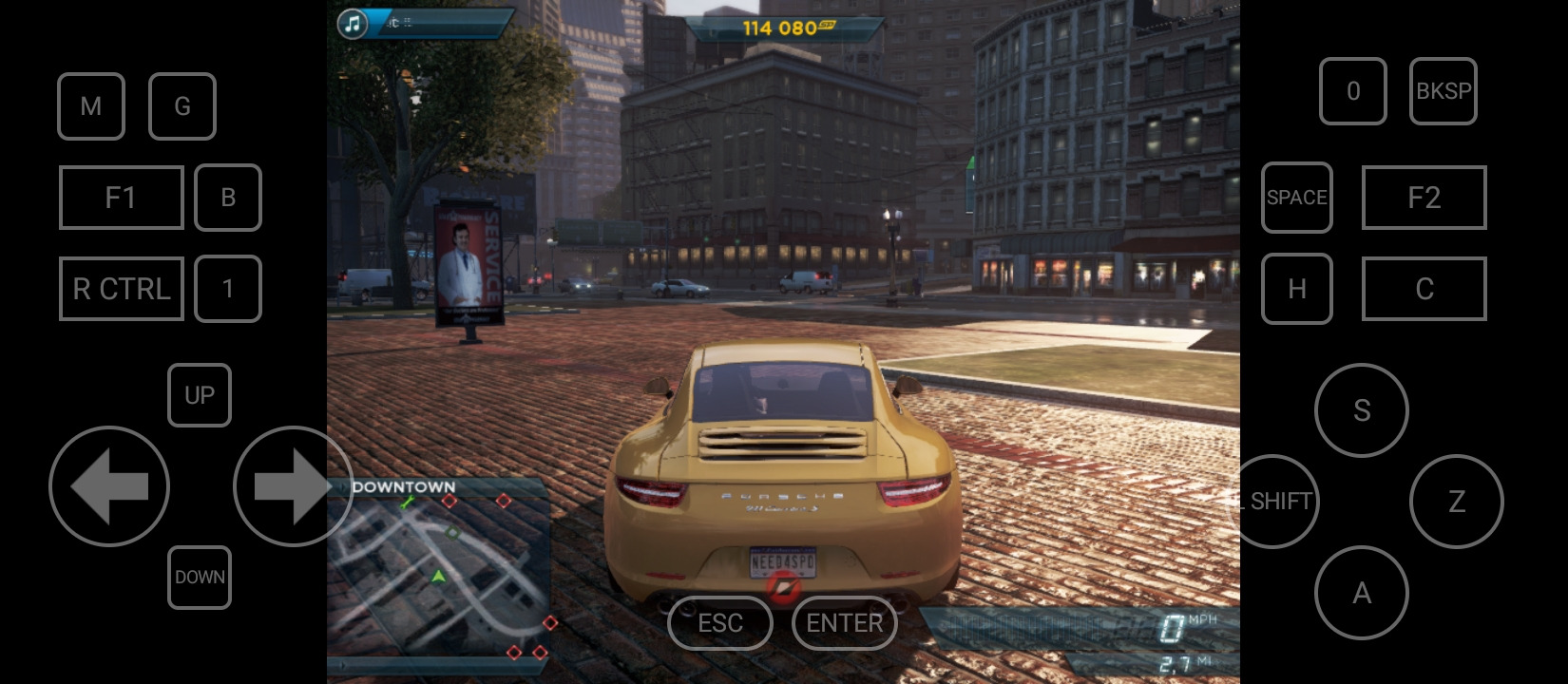Tap the DOWN touch button
The height and width of the screenshot is (684, 1568).
[200, 578]
